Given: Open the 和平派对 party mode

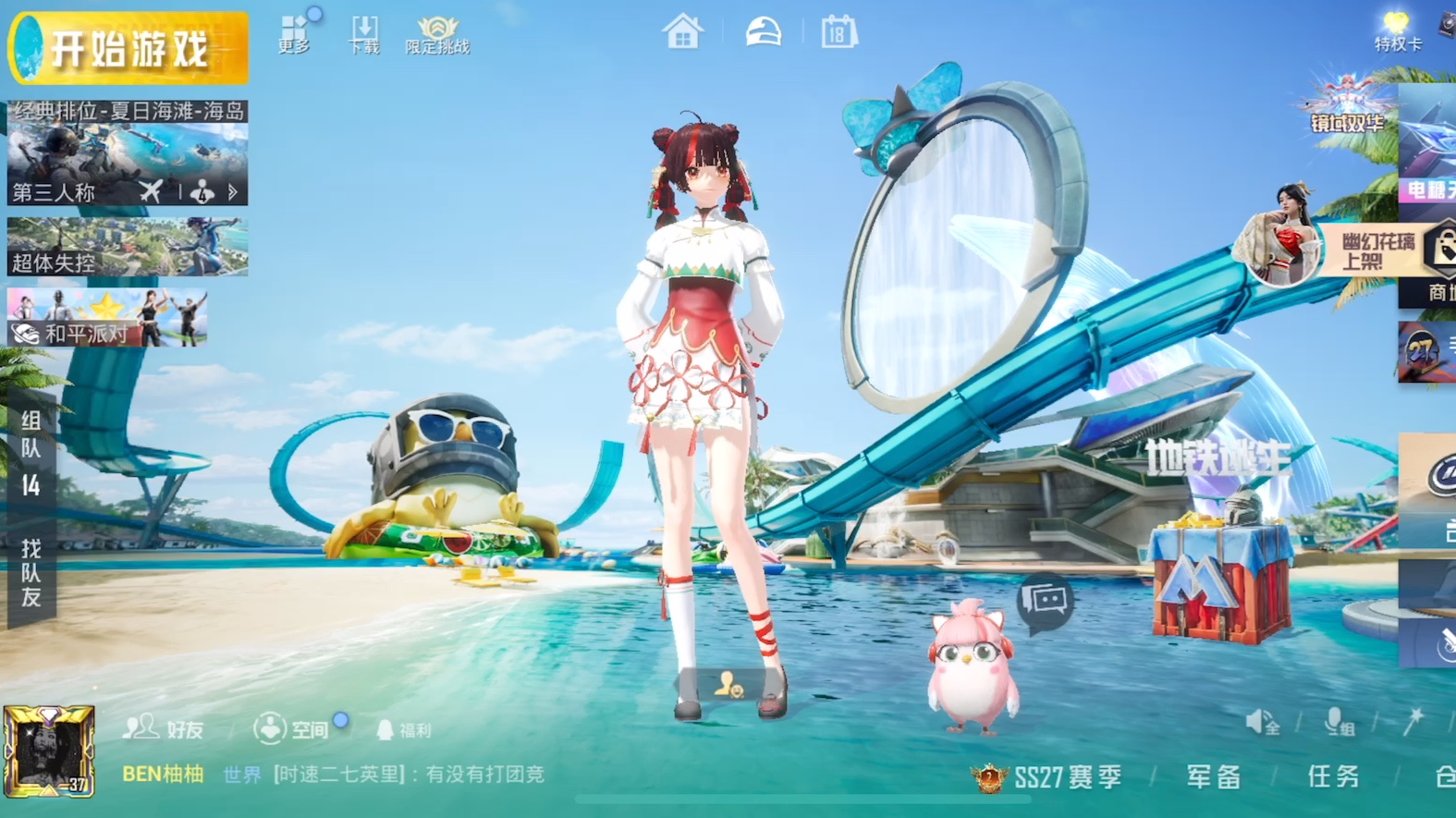Looking at the screenshot, I should pyautogui.click(x=107, y=317).
